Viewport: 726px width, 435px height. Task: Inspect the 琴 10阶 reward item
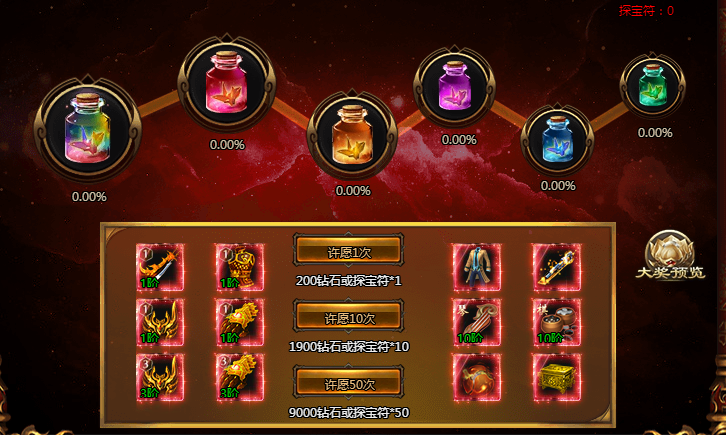(x=475, y=323)
